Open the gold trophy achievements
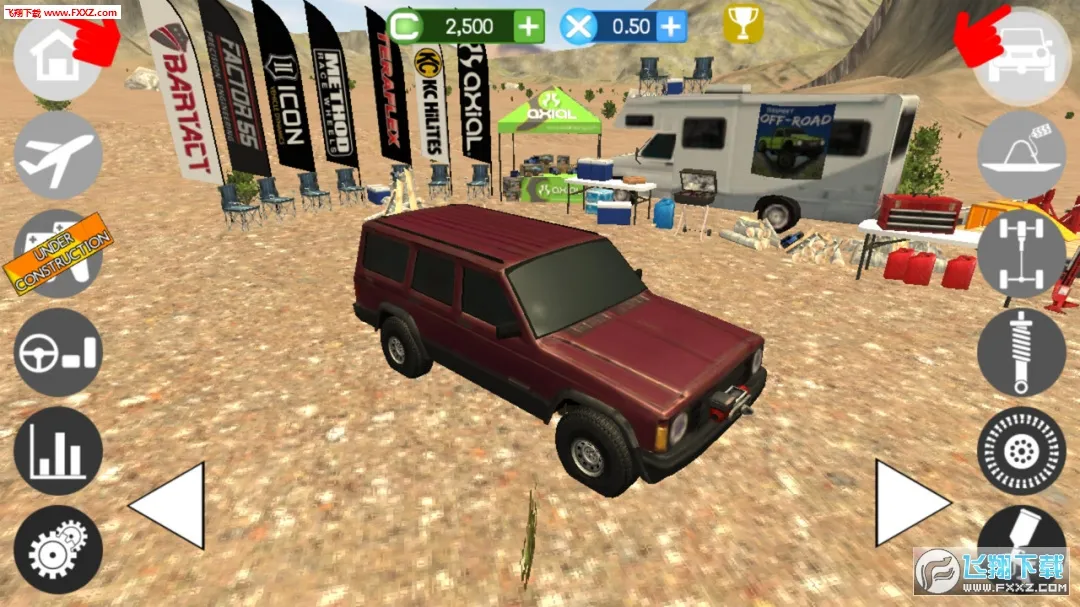Screen dimensions: 1080x607 (x=743, y=25)
